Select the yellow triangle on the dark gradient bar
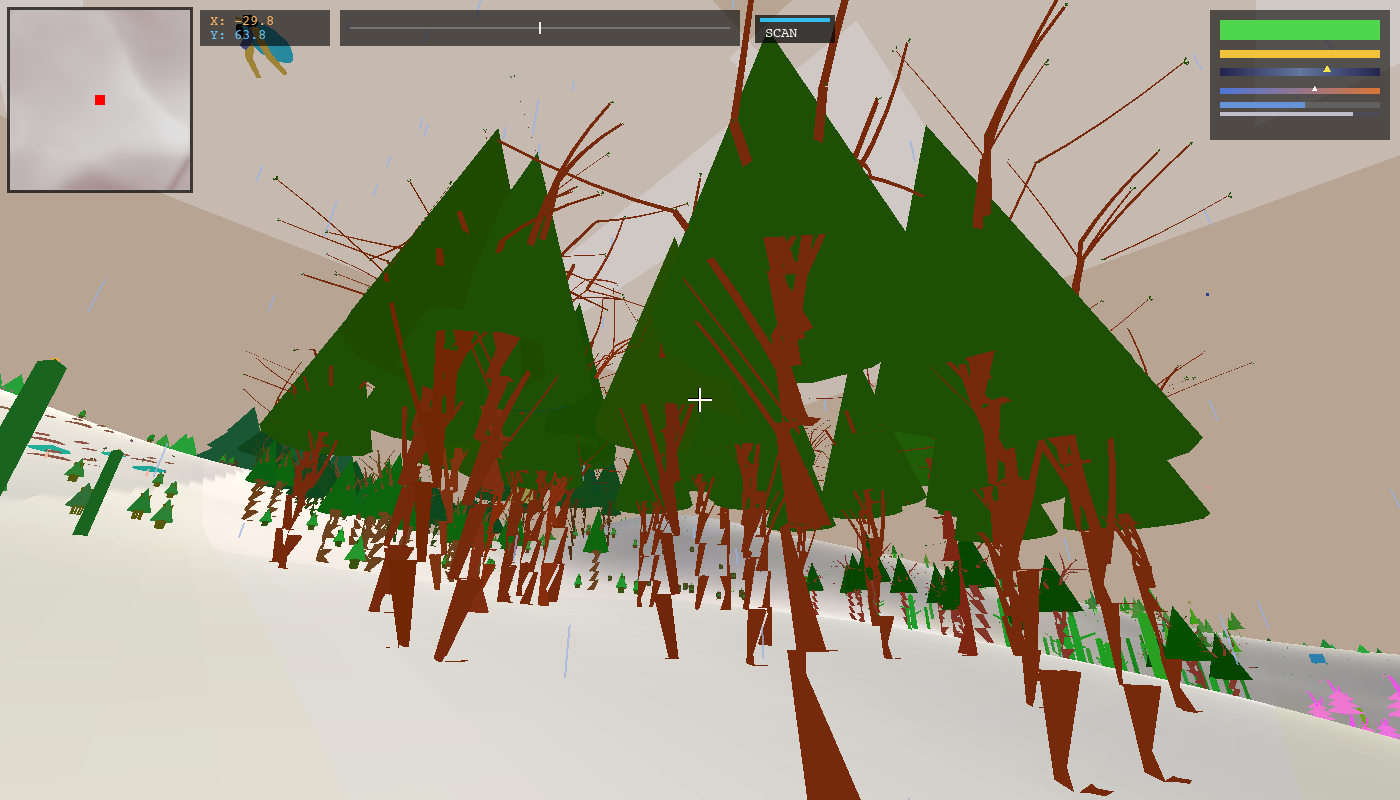 pyautogui.click(x=1327, y=69)
